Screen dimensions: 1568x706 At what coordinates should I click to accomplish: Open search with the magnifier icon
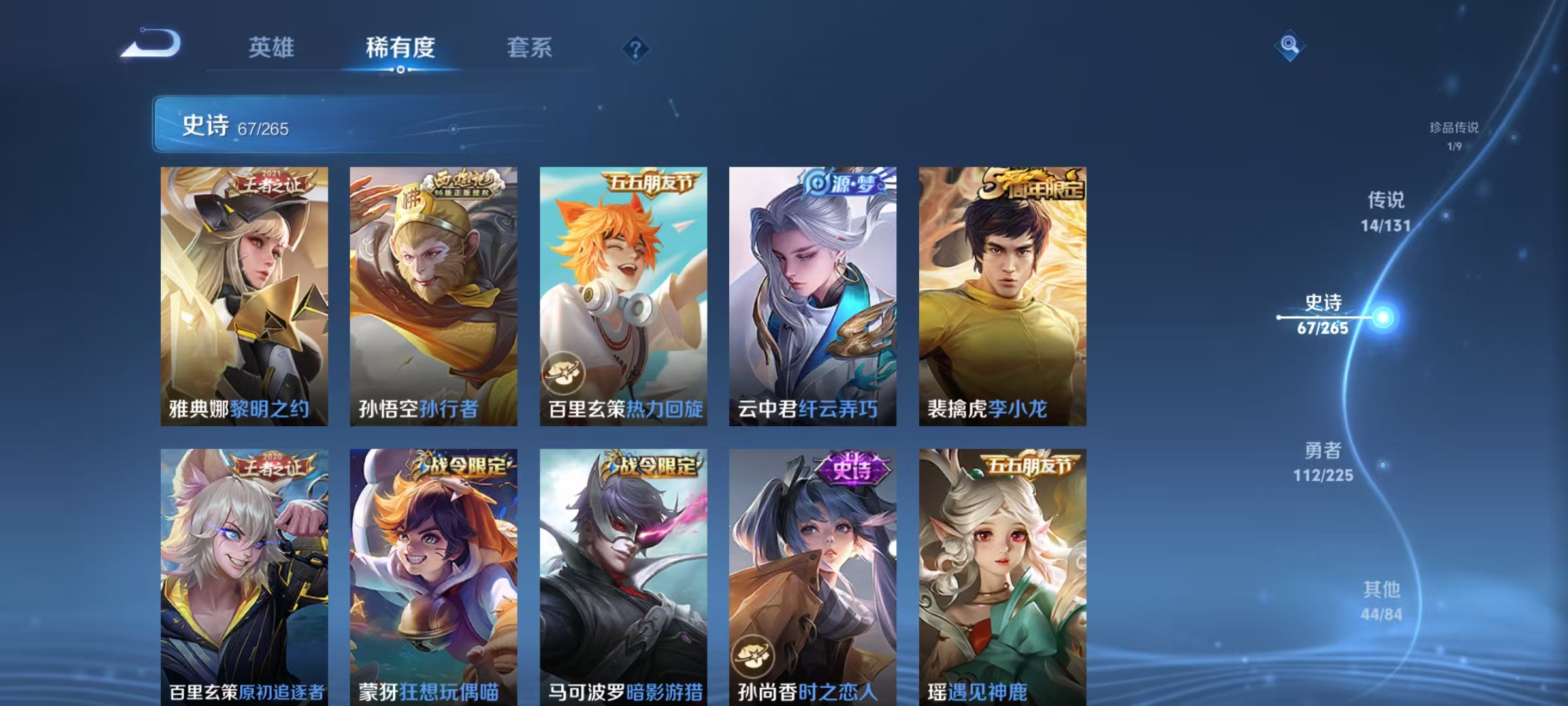pyautogui.click(x=1288, y=46)
